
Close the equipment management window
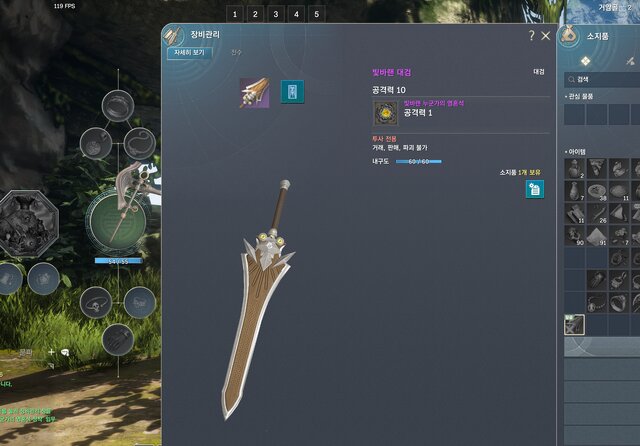[x=546, y=36]
